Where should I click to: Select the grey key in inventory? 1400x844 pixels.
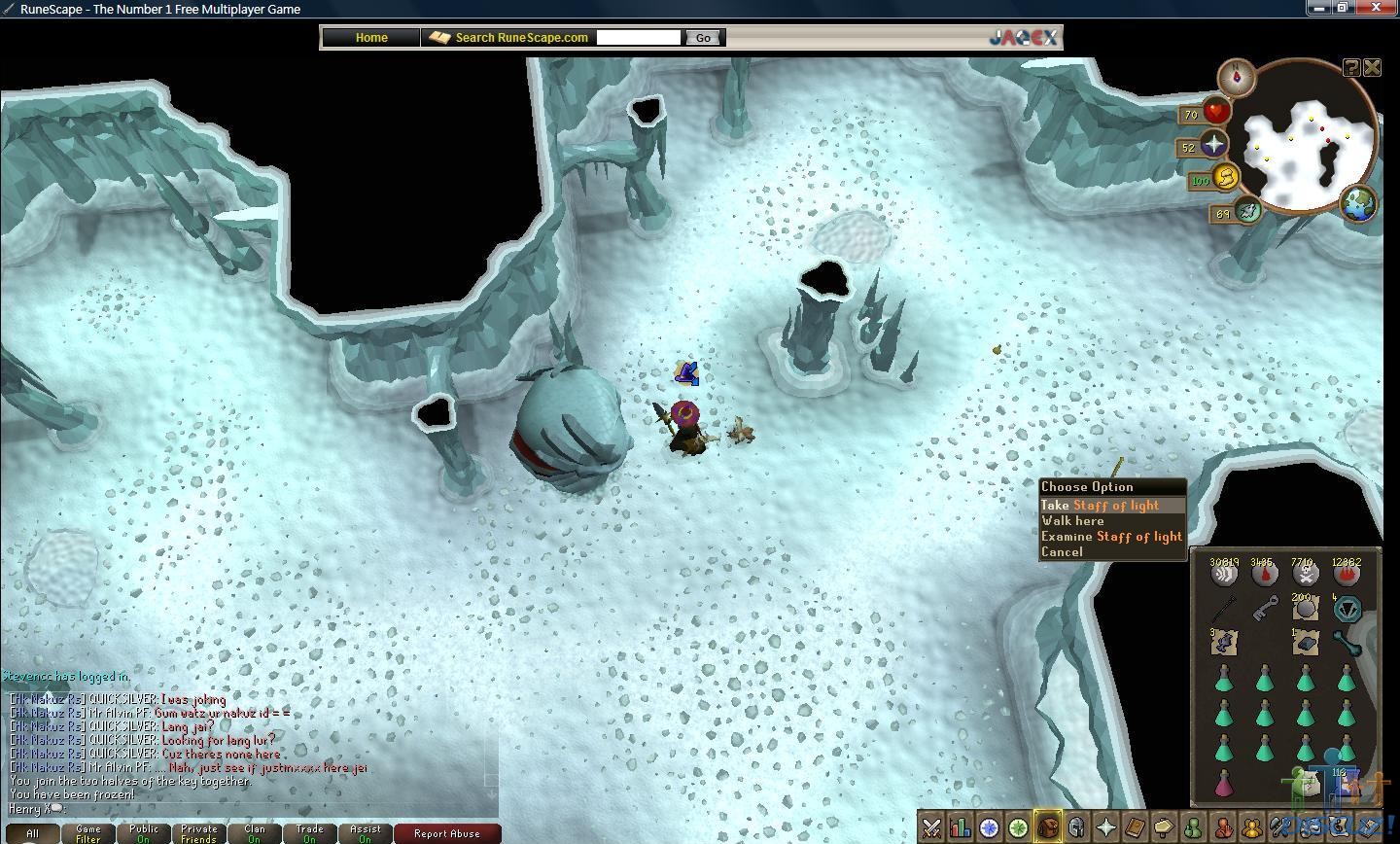1265,609
